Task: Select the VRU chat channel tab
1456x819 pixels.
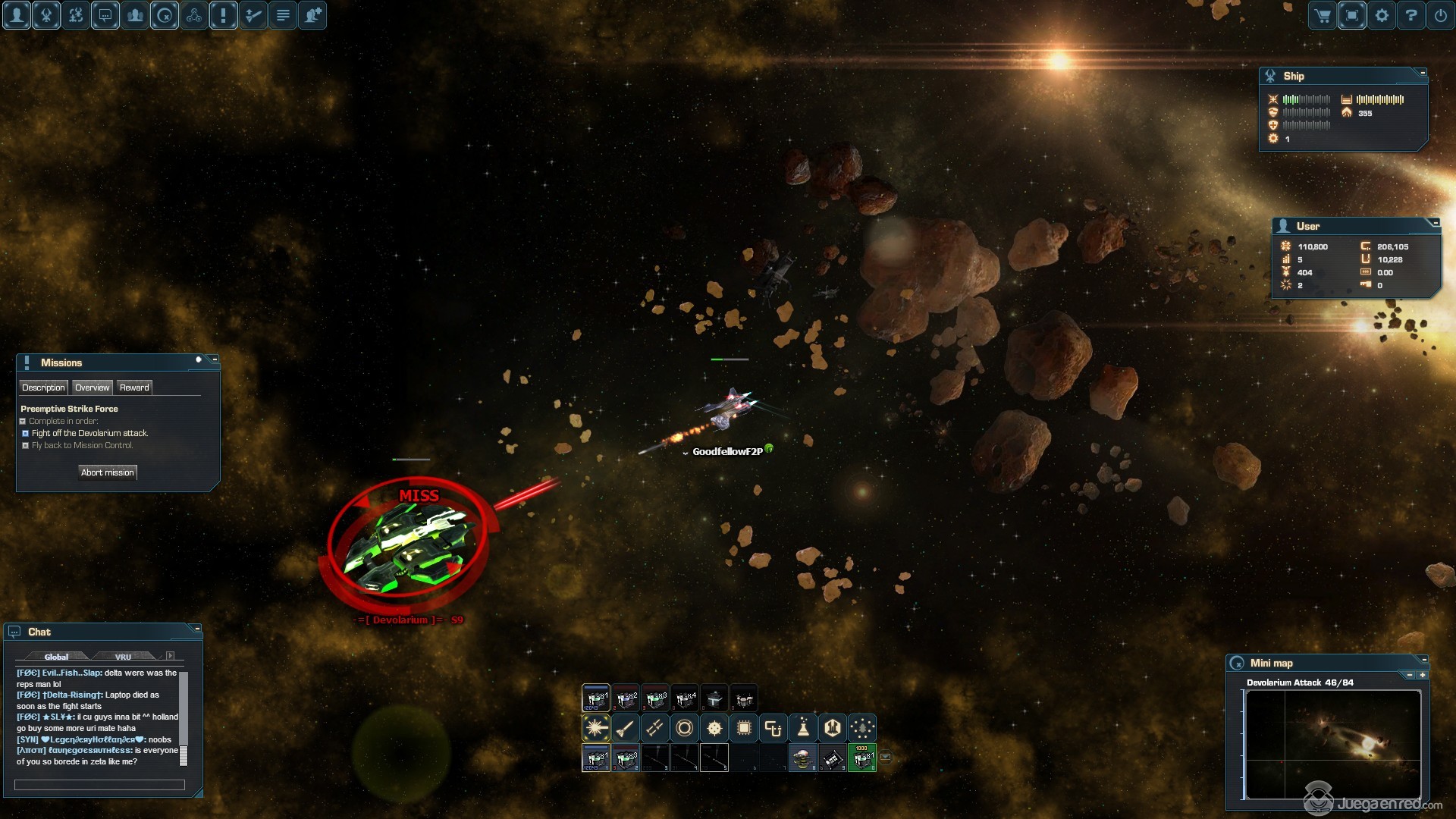Action: tap(123, 657)
